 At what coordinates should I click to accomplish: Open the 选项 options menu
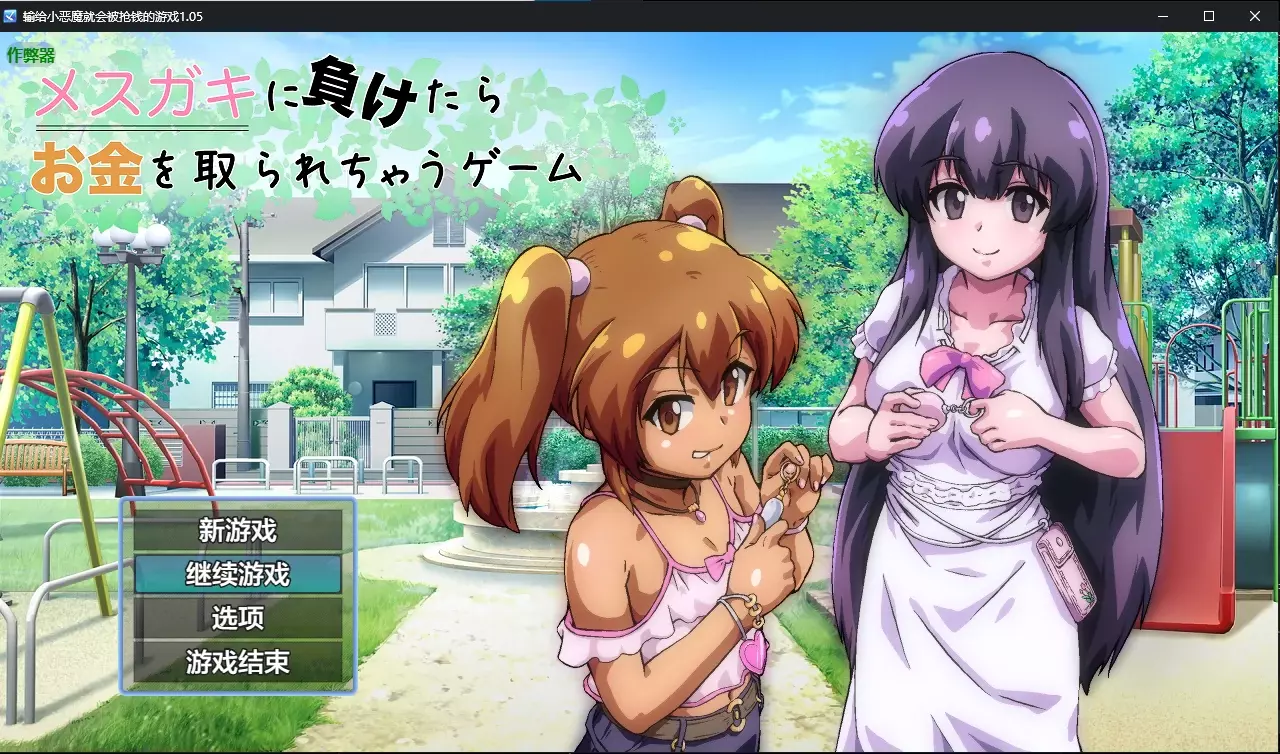coord(238,618)
